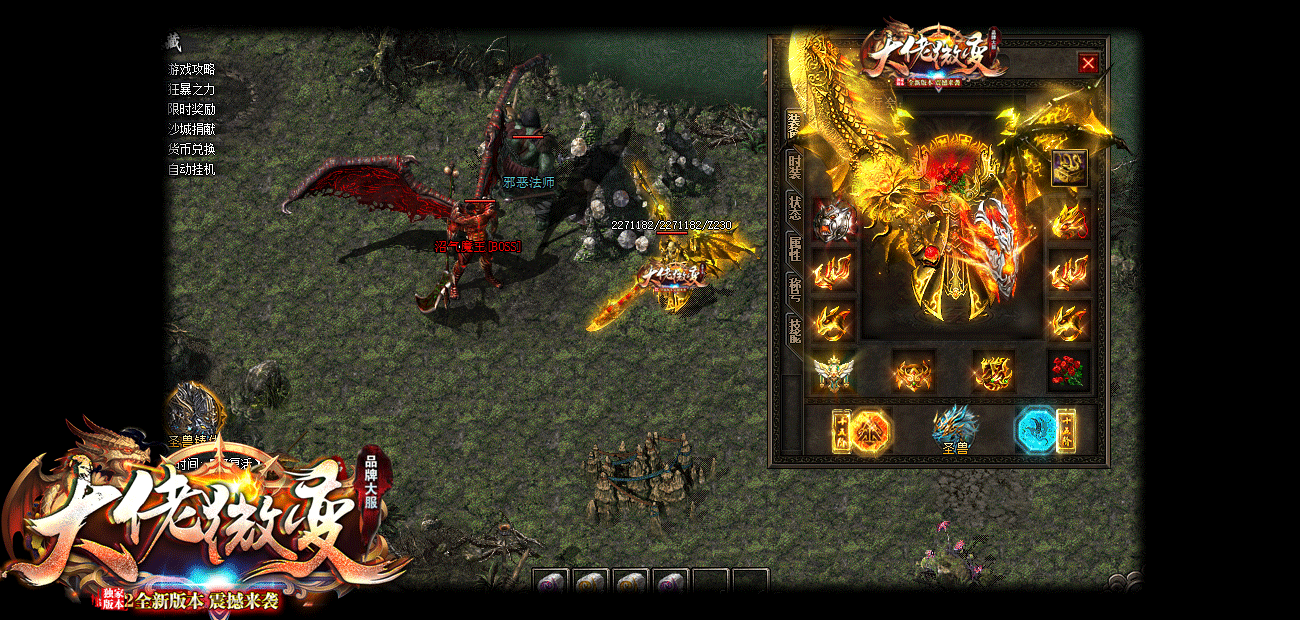Switch to the 技能 skills tab
The image size is (1300, 620).
click(795, 329)
